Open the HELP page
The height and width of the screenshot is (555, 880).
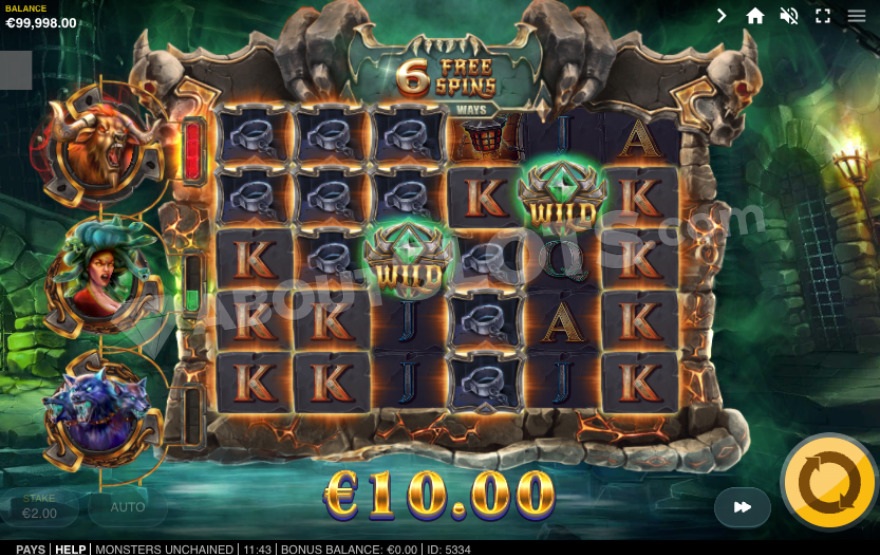click(70, 549)
